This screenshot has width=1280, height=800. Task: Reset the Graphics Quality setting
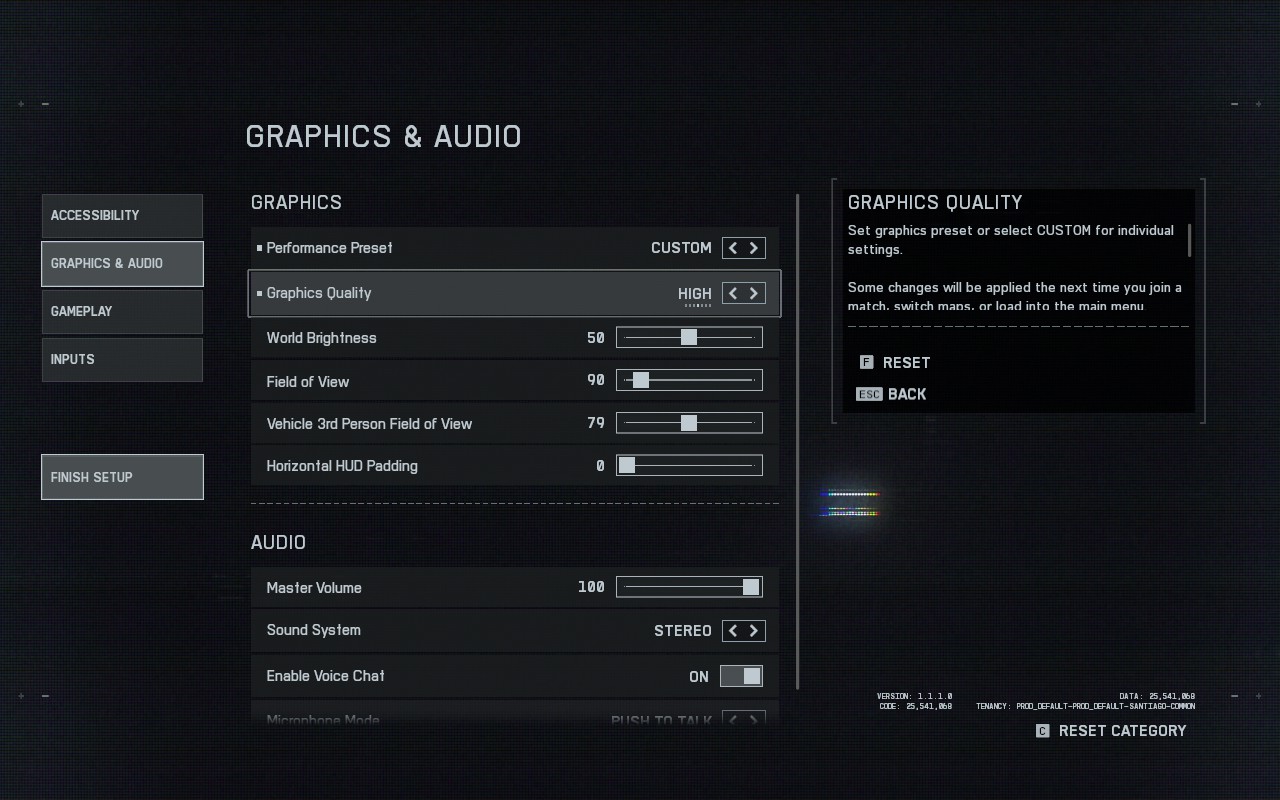click(895, 363)
